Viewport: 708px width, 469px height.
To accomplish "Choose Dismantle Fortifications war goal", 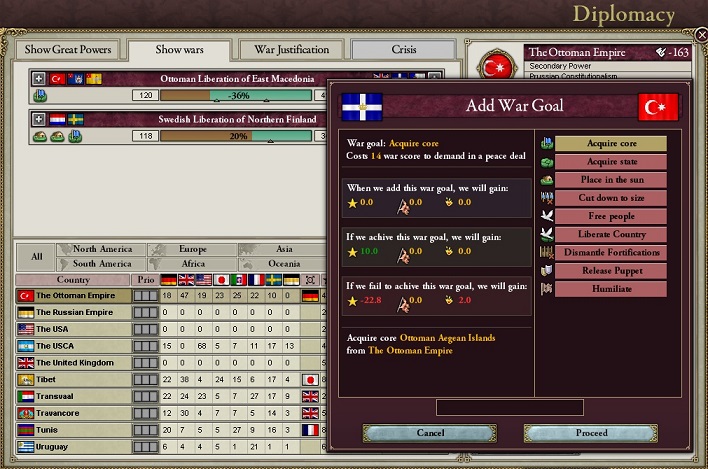I will (610, 252).
